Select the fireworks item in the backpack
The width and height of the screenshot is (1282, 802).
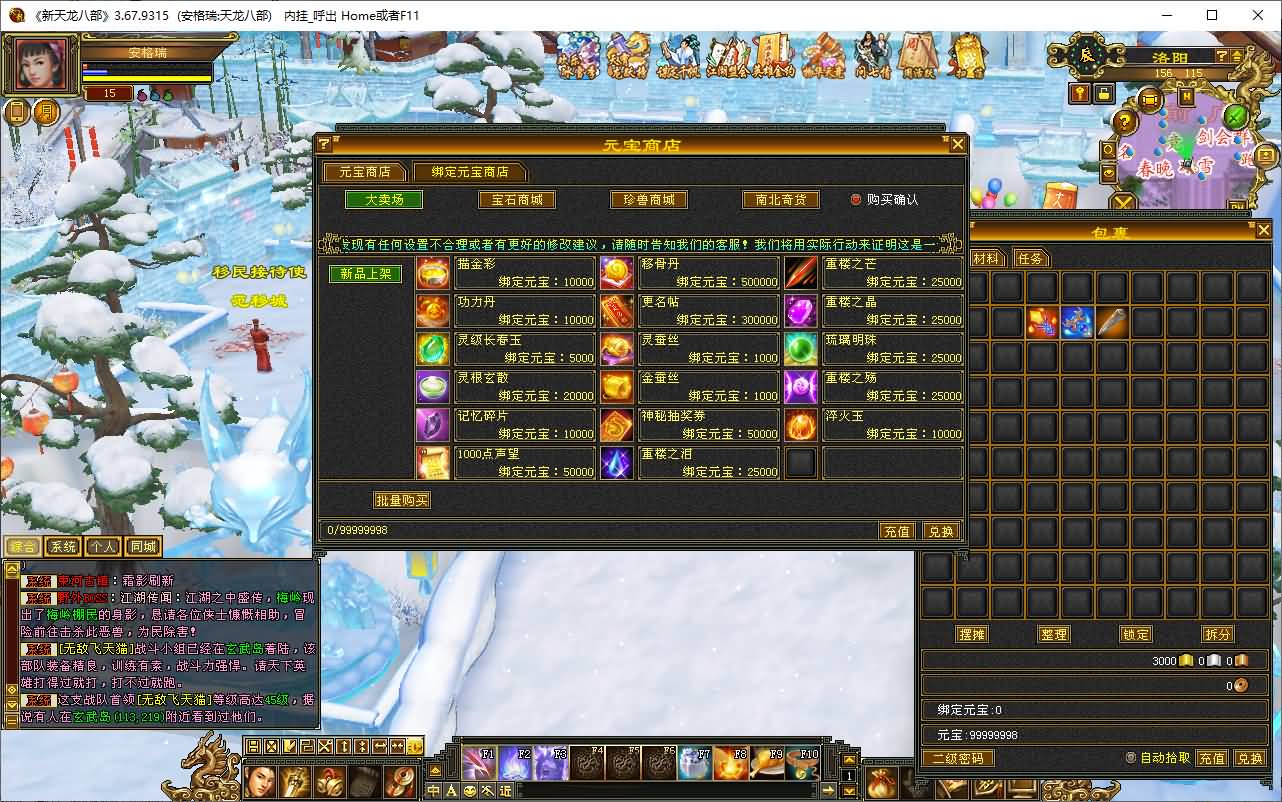[1043, 322]
